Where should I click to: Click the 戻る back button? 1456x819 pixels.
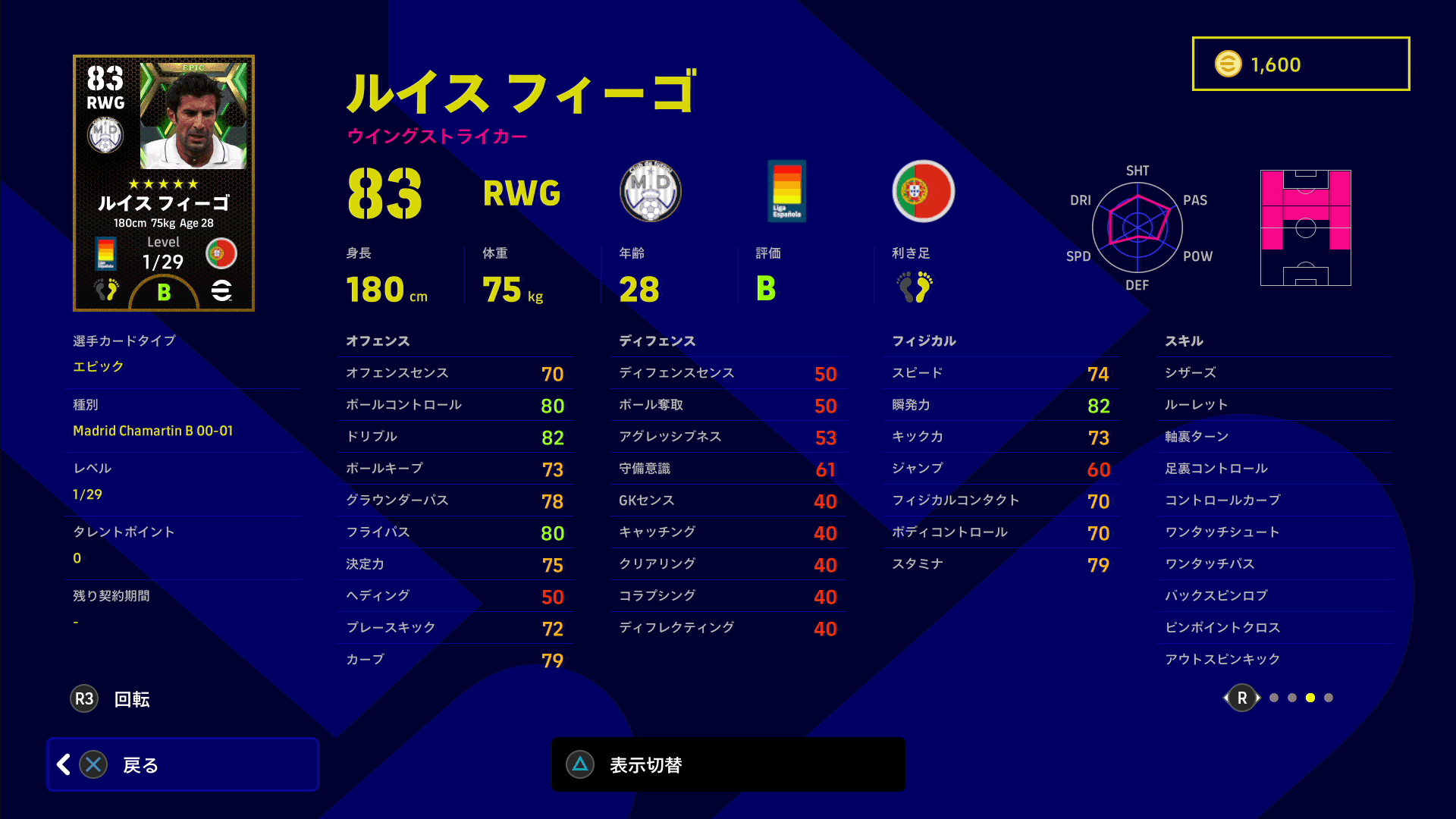click(183, 764)
